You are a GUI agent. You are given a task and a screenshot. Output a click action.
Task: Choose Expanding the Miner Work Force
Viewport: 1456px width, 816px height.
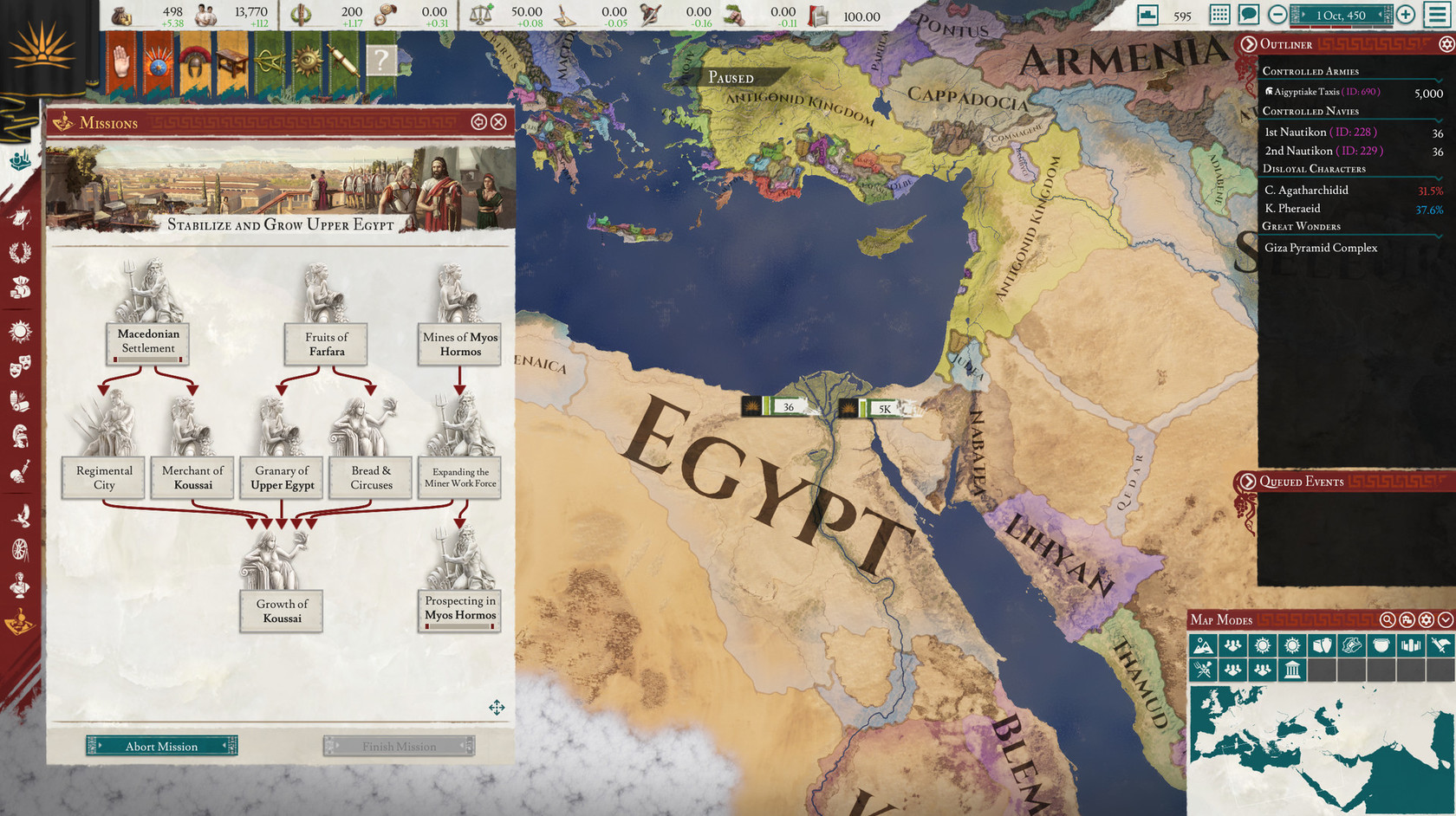(x=460, y=477)
